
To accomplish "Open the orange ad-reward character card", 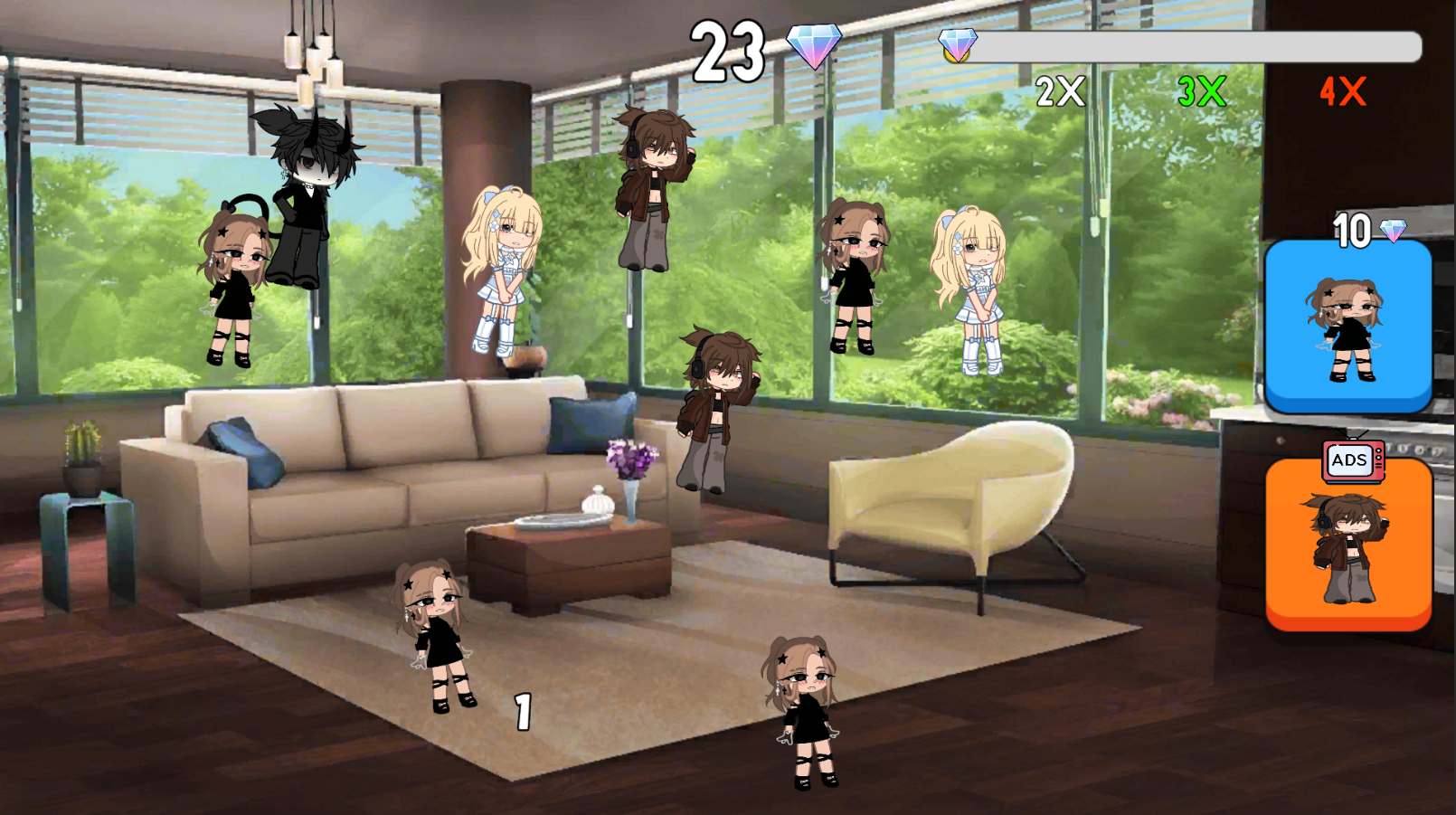I will point(1348,543).
